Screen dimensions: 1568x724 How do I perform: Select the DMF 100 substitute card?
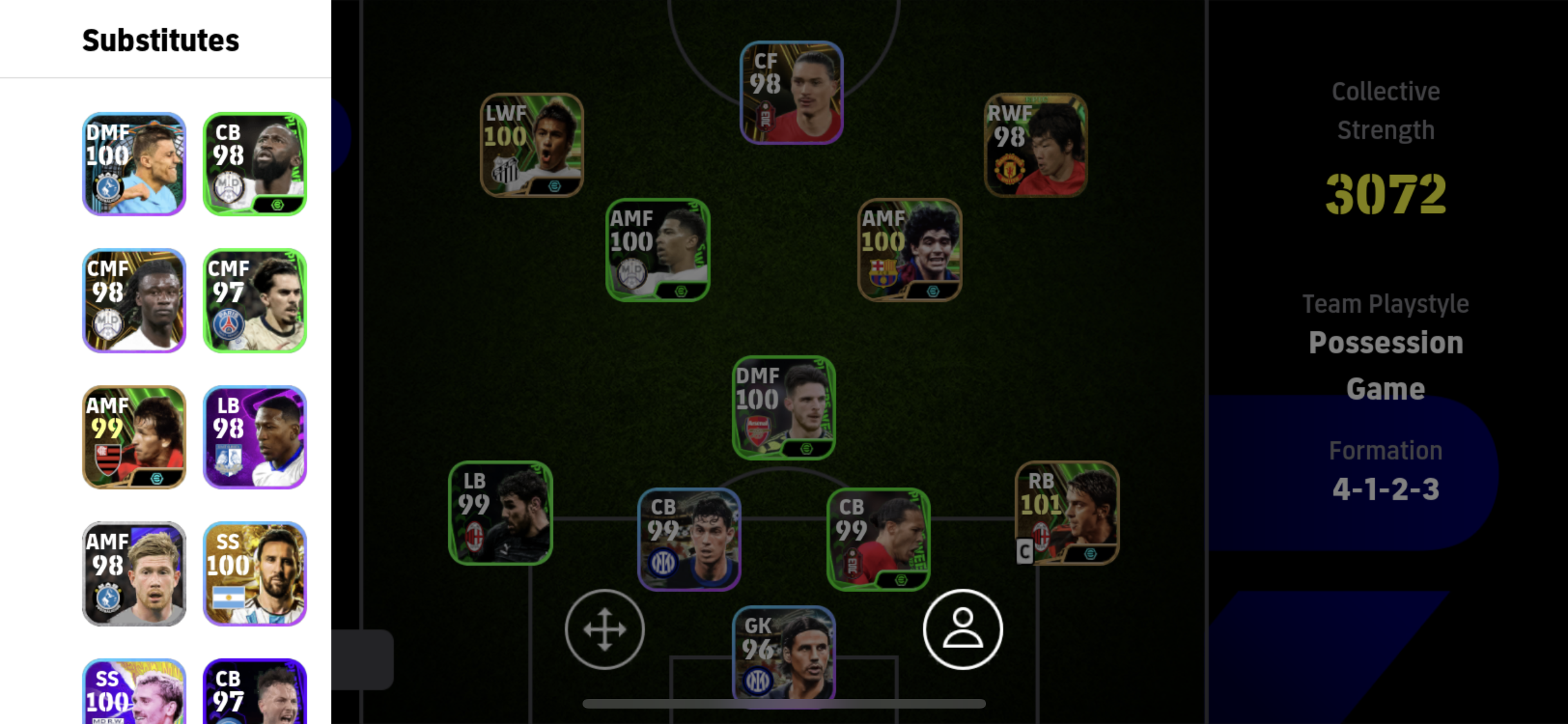134,164
